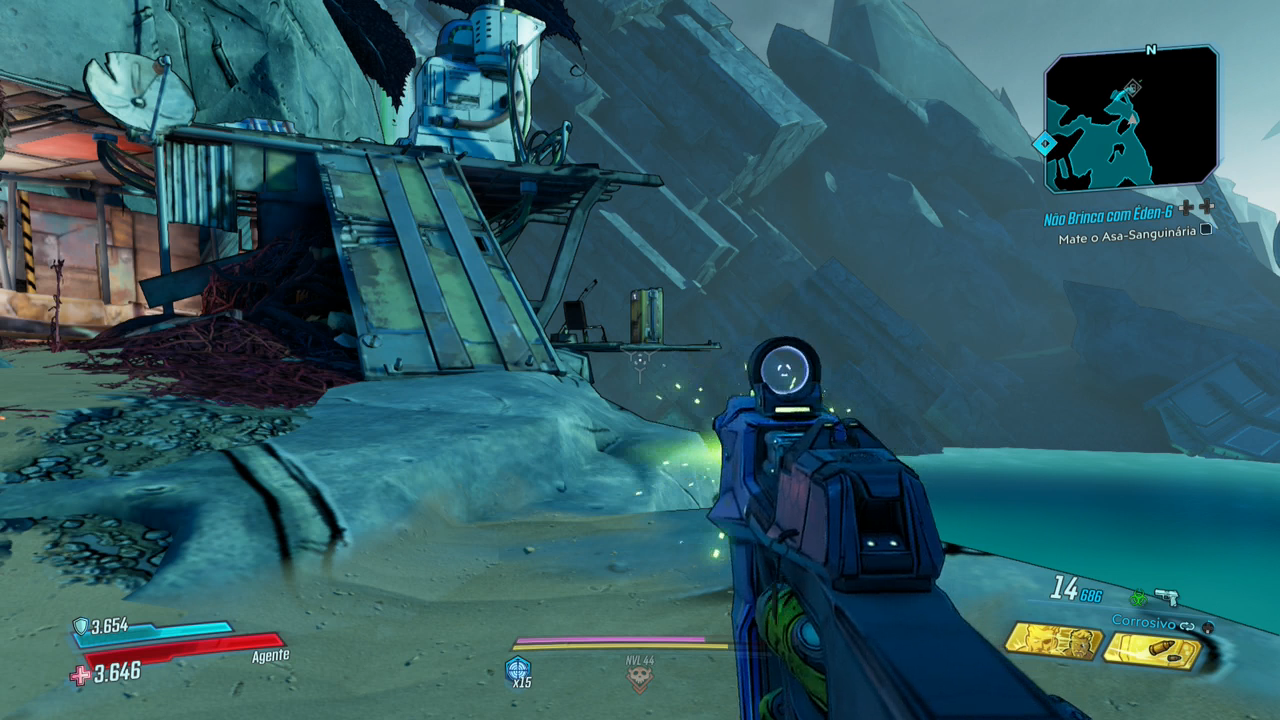Click the red health cross icon
Screen dimensions: 1280x720
tap(80, 675)
